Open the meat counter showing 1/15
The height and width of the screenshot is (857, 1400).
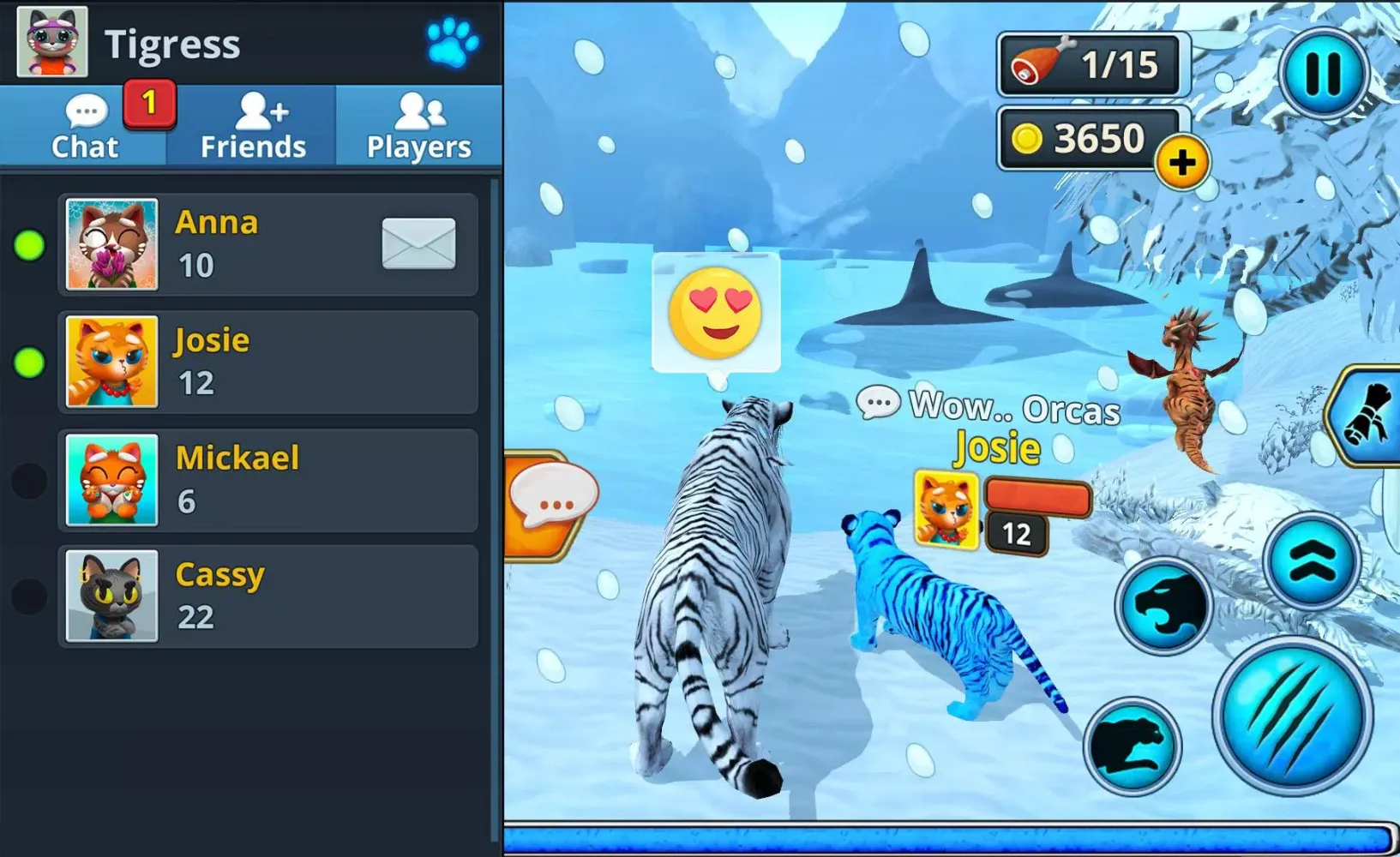(x=1092, y=62)
